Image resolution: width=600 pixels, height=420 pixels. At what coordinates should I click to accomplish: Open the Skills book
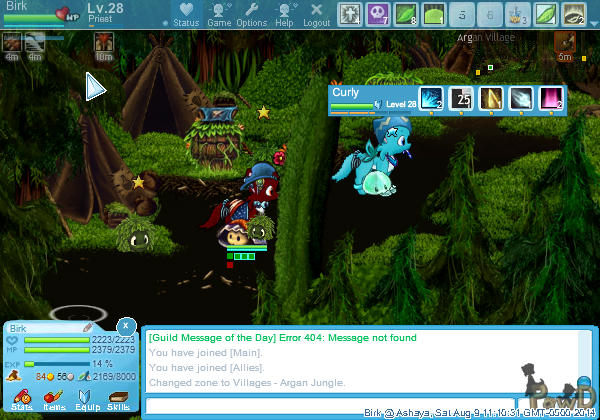118,399
